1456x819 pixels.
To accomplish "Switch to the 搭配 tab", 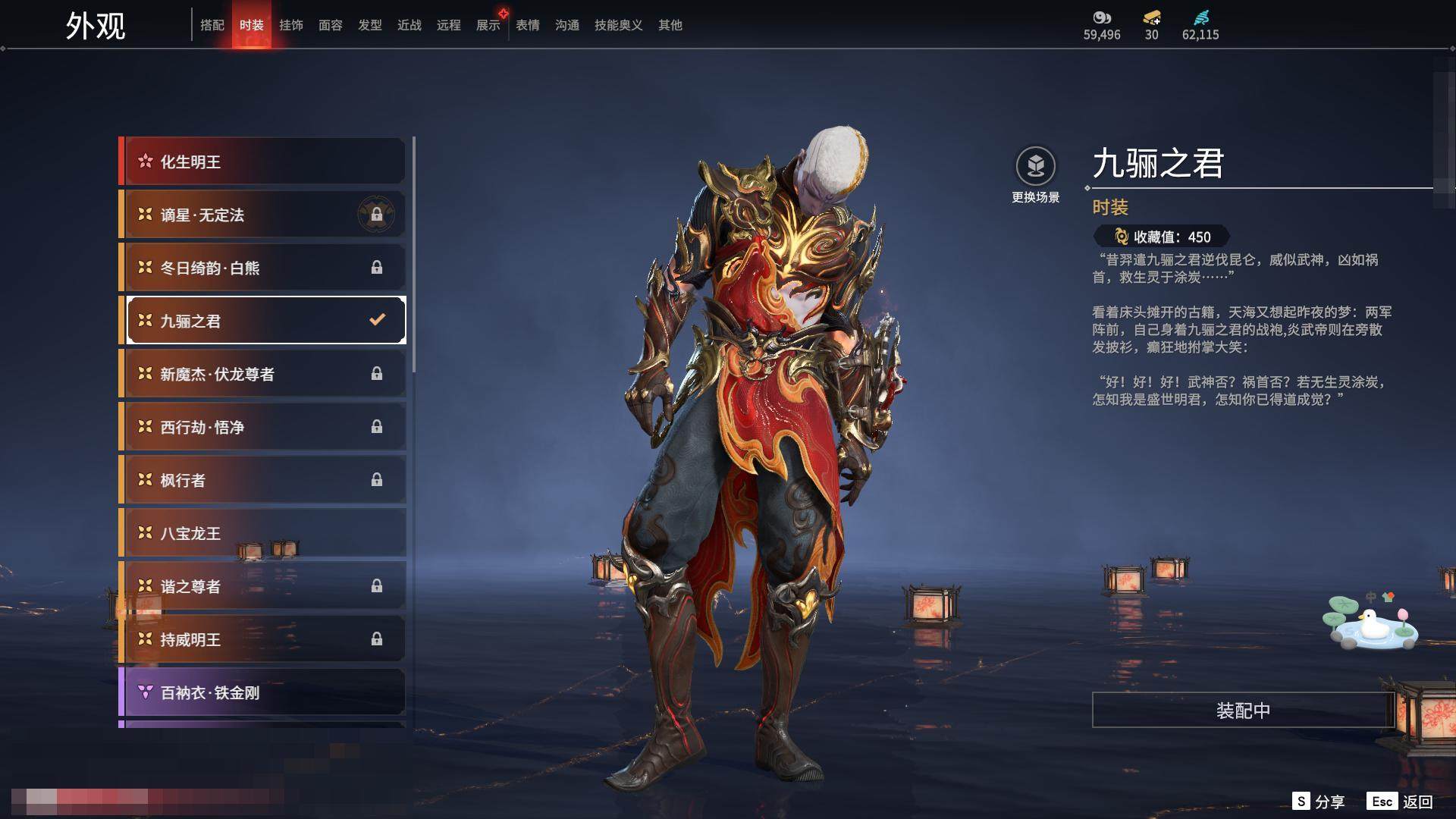I will pyautogui.click(x=212, y=25).
